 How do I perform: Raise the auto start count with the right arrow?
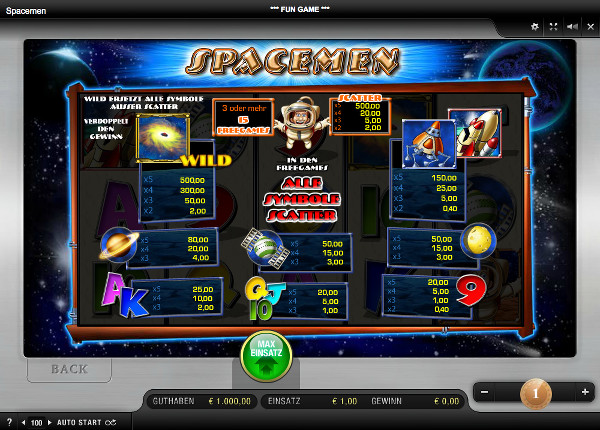pos(49,423)
